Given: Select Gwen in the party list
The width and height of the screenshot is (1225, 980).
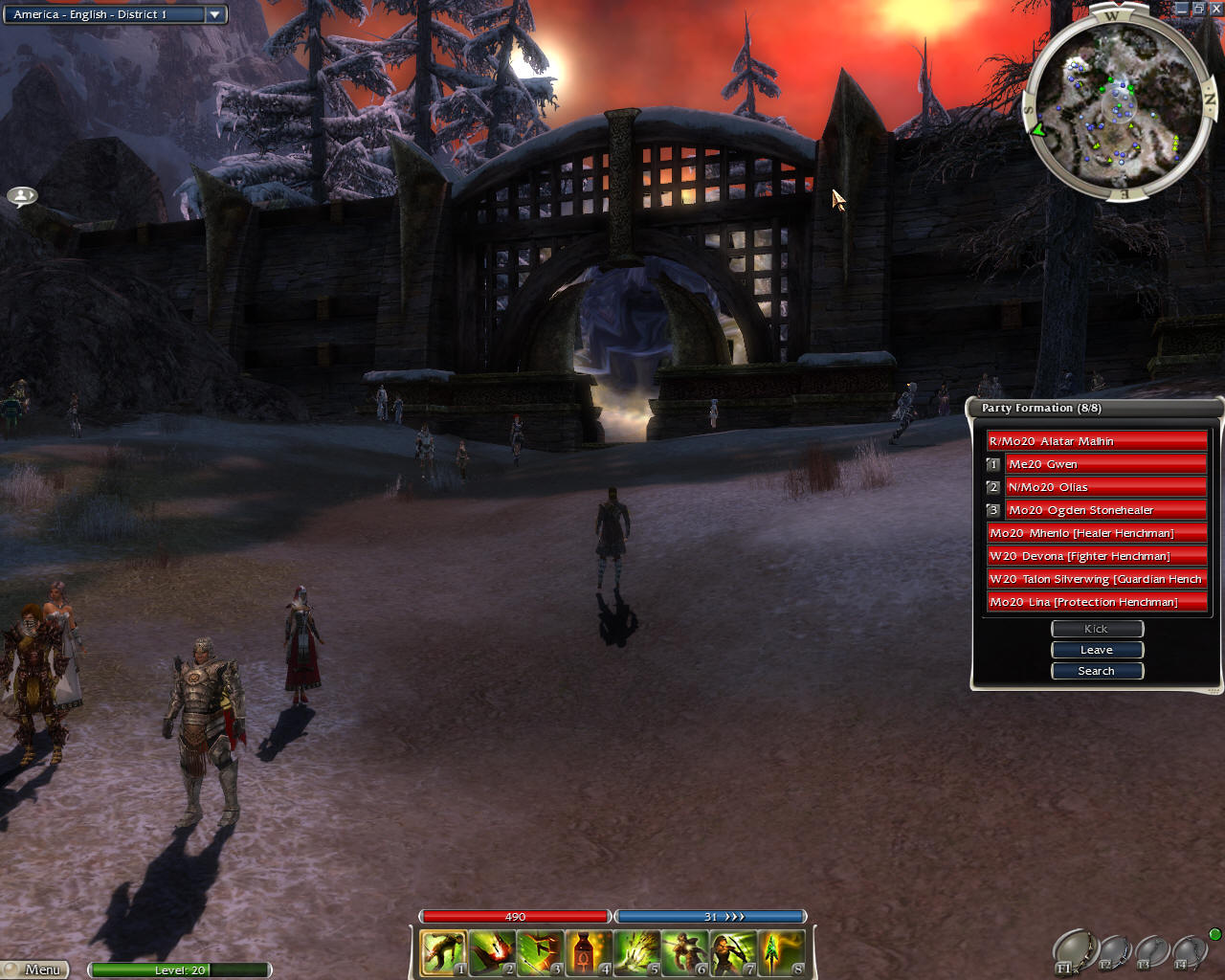Looking at the screenshot, I should [1105, 464].
